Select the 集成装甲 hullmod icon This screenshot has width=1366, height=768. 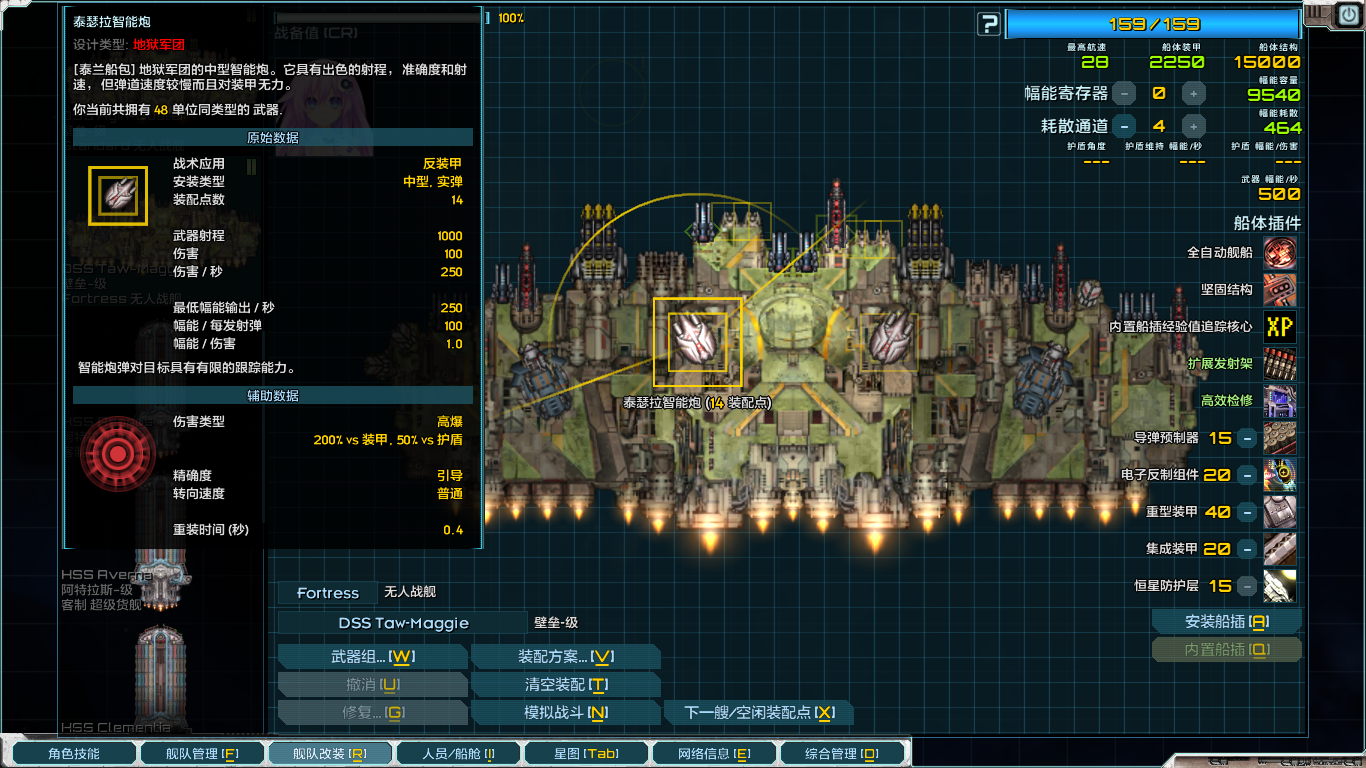tap(1280, 548)
